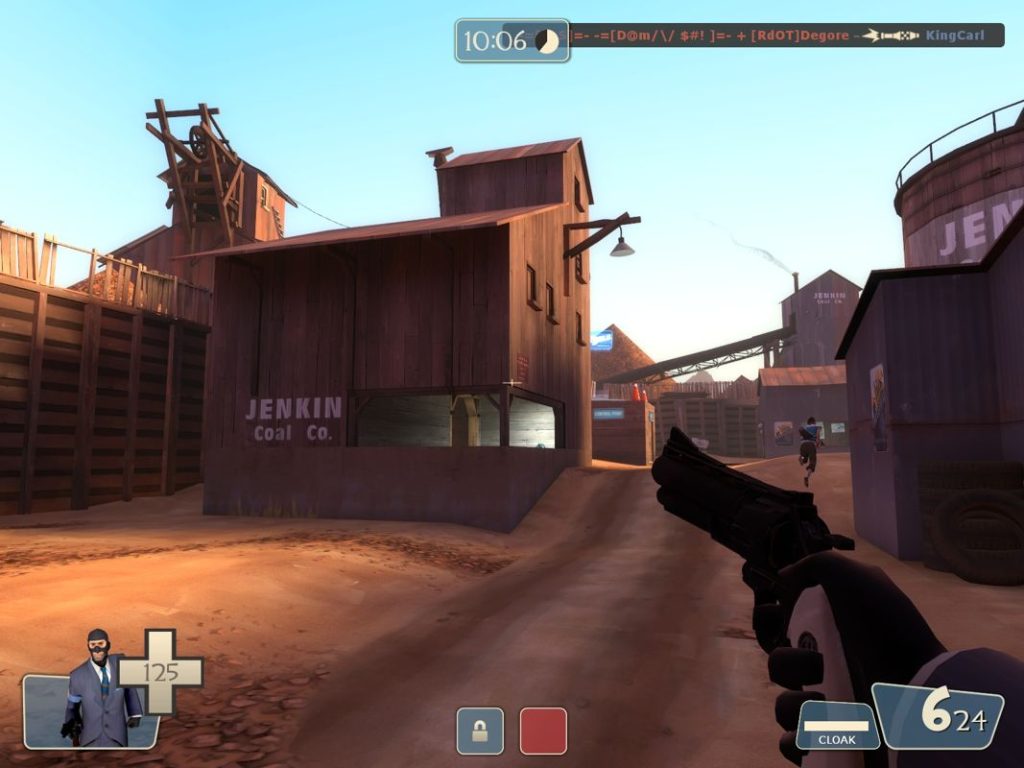Select the KingCarl kill feed entry

(954, 36)
